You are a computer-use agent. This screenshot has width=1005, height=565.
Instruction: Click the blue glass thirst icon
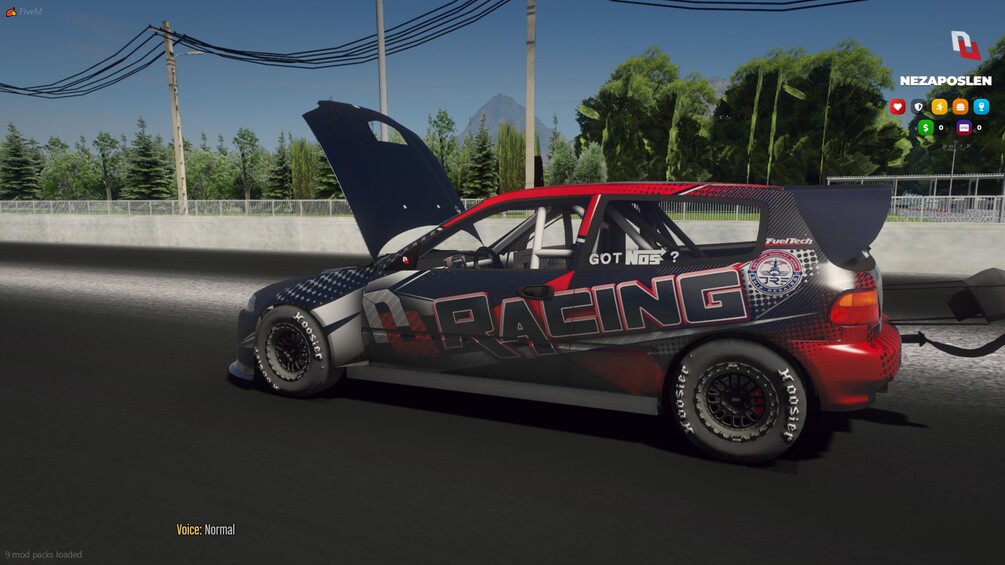(x=981, y=106)
